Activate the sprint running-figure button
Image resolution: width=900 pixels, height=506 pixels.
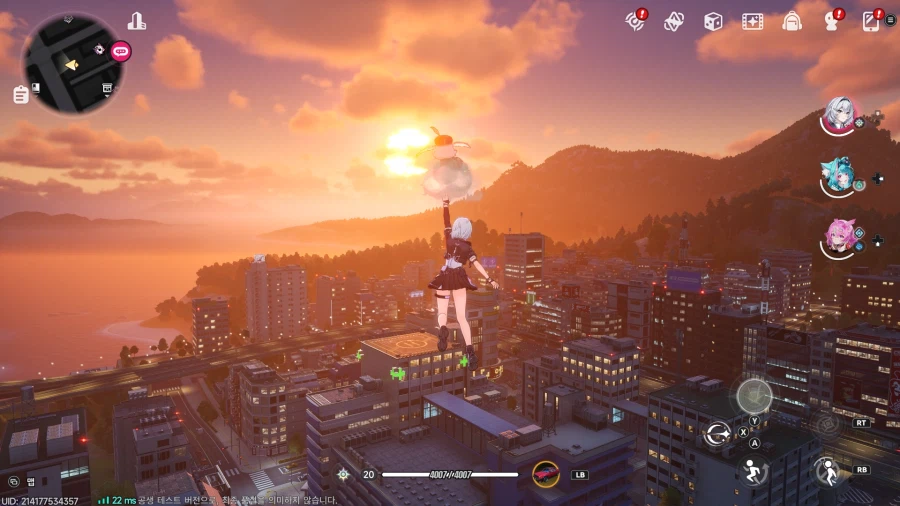coord(752,471)
